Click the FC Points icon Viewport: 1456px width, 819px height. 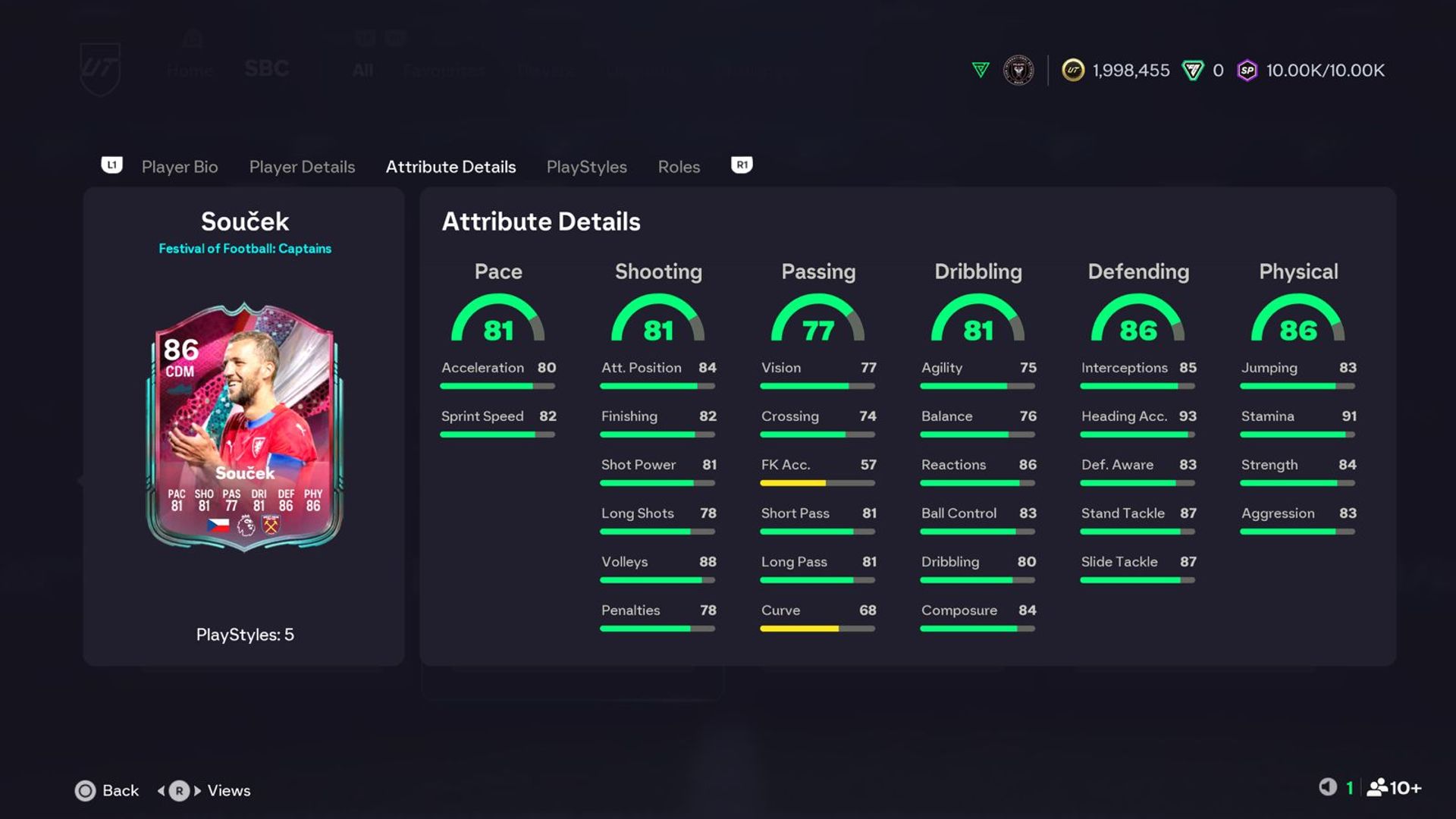coord(1193,71)
